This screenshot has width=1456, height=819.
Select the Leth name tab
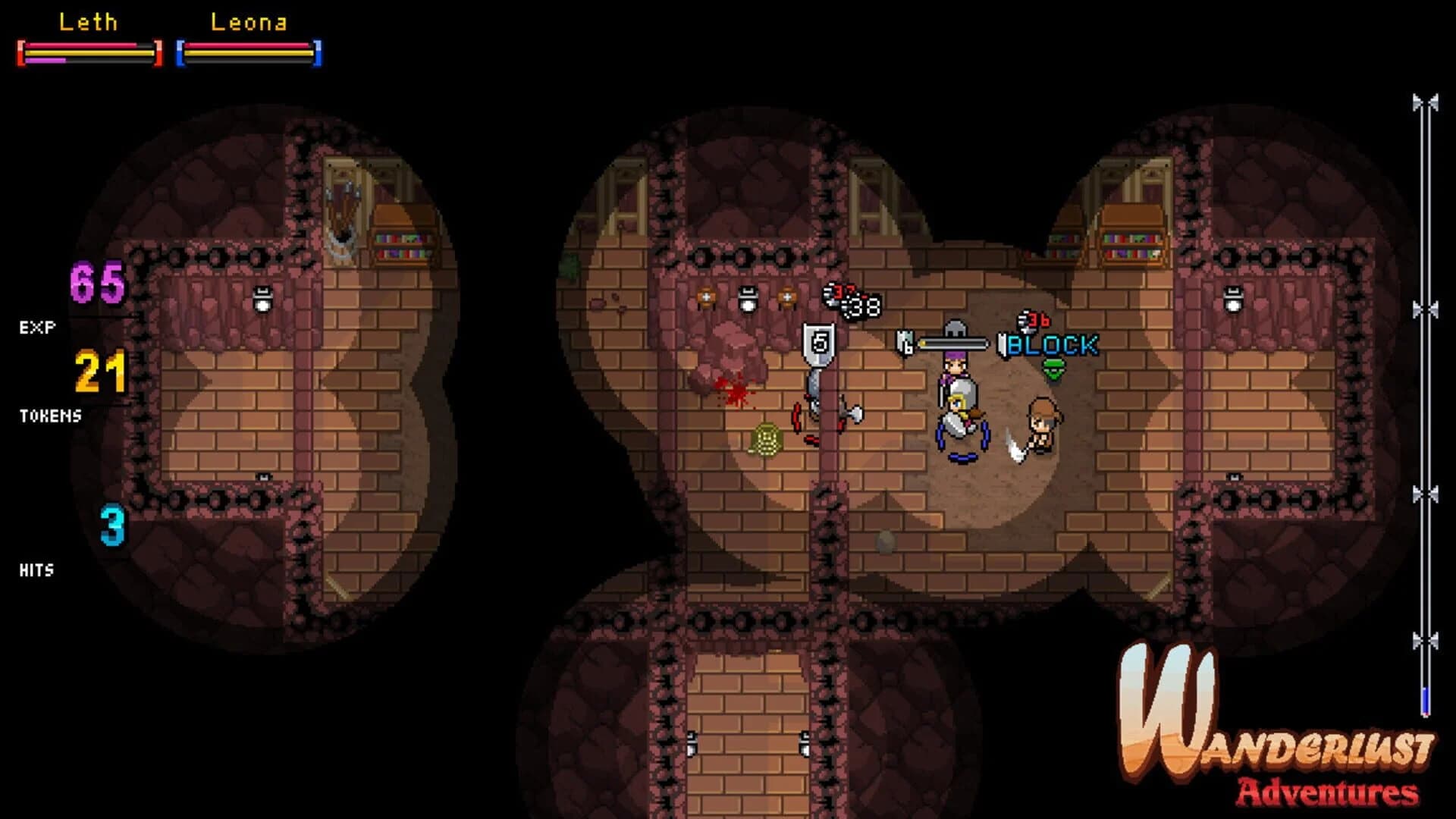coord(89,23)
